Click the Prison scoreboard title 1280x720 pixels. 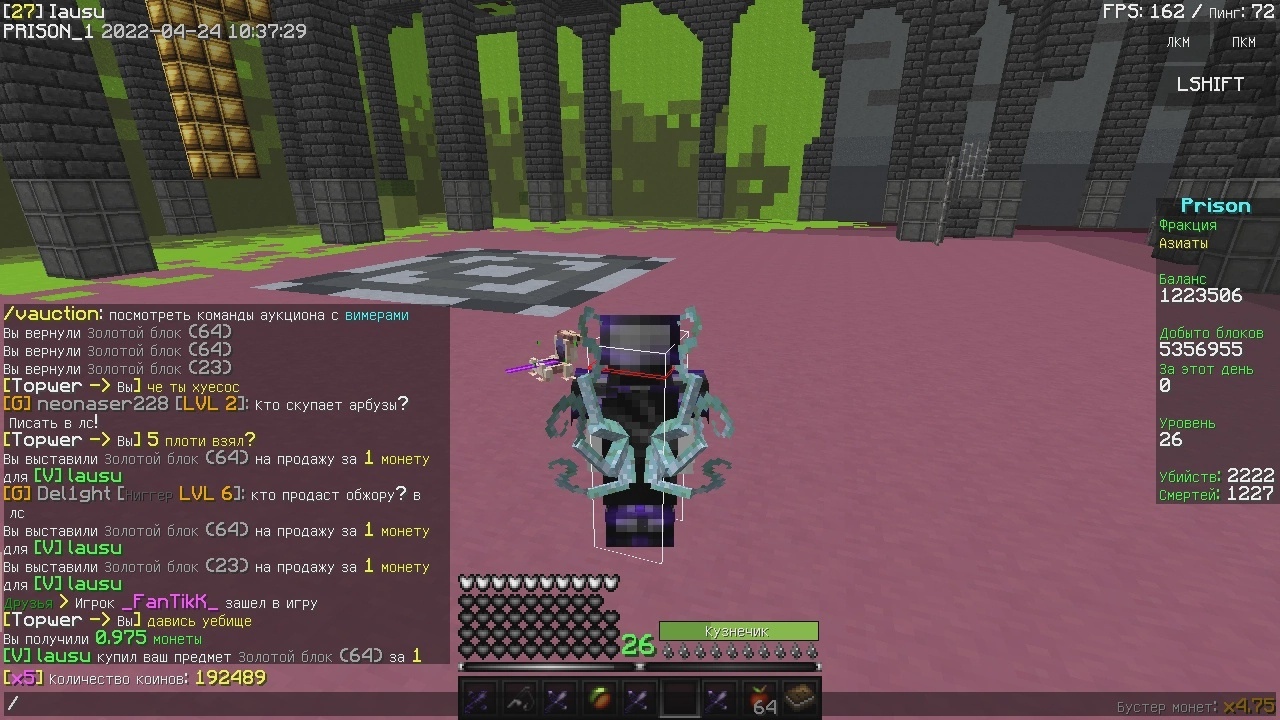click(1215, 204)
